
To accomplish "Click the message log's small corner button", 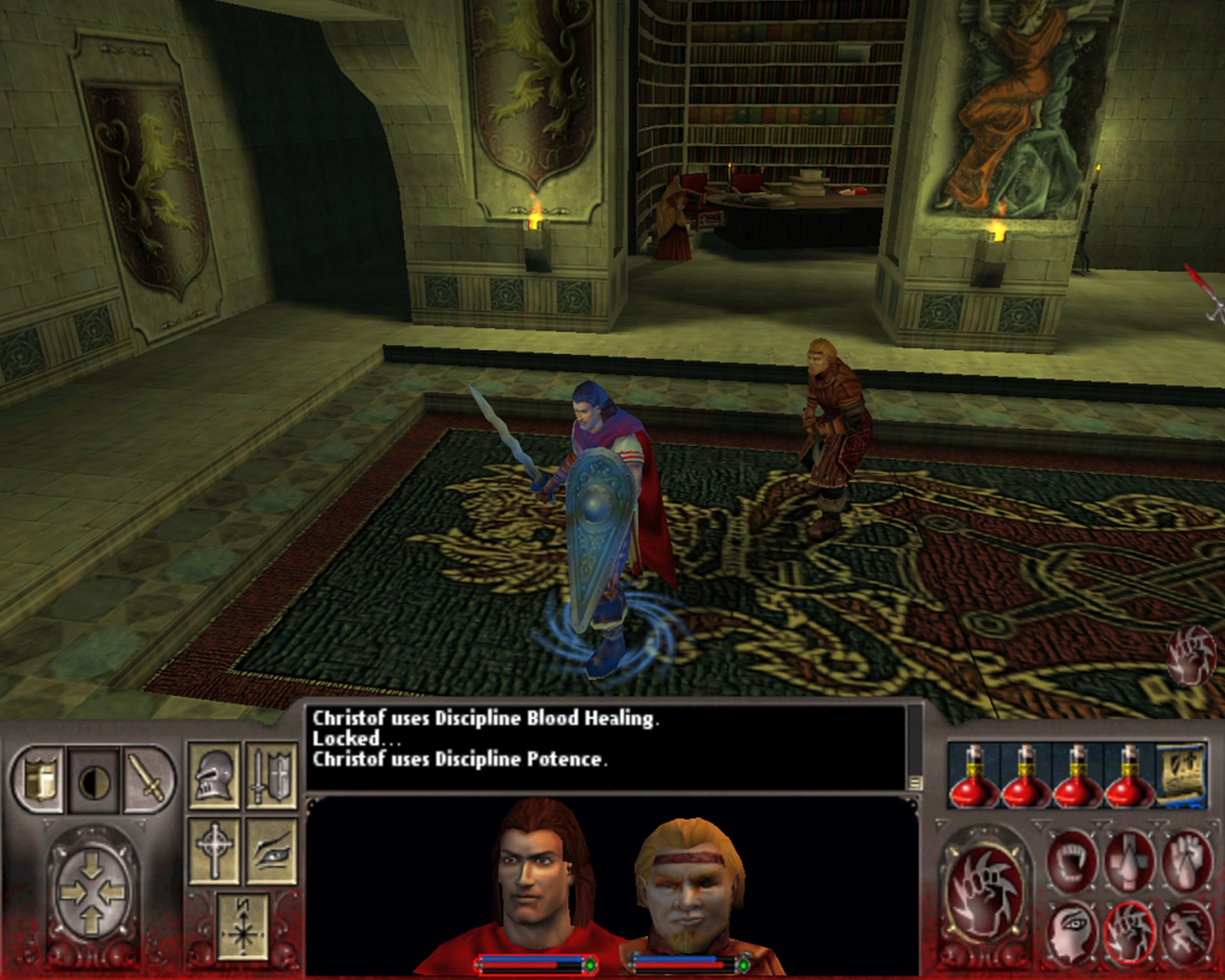I will (915, 782).
